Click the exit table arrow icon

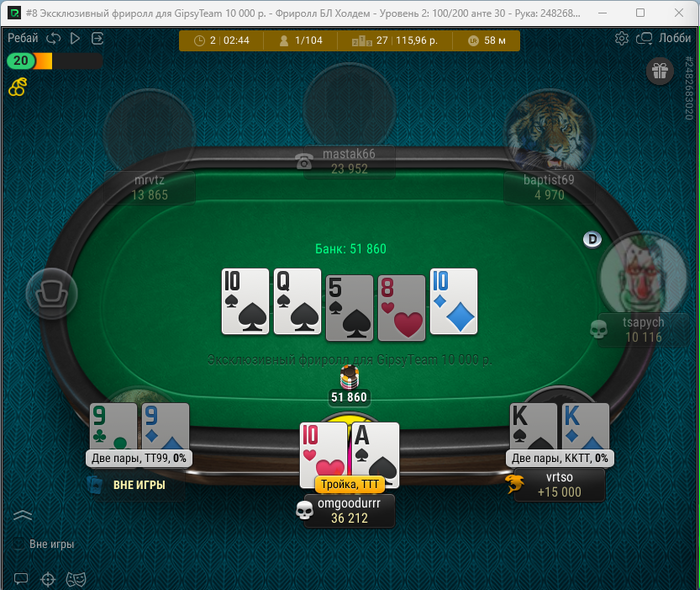(x=97, y=39)
